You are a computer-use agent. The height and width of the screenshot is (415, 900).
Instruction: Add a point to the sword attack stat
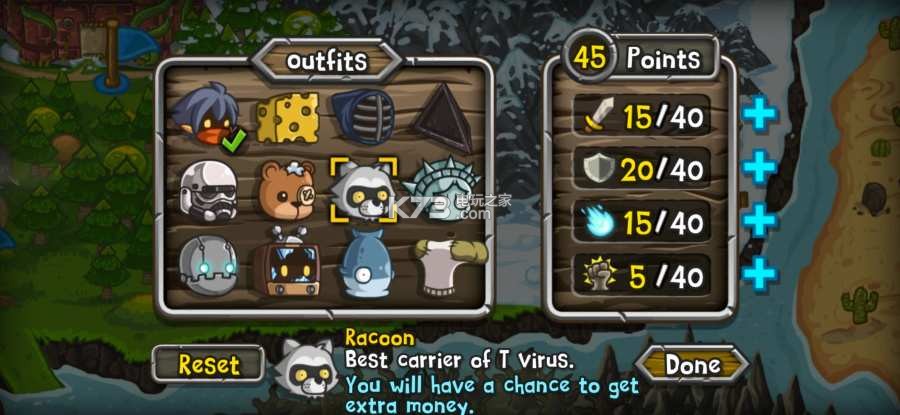[760, 116]
